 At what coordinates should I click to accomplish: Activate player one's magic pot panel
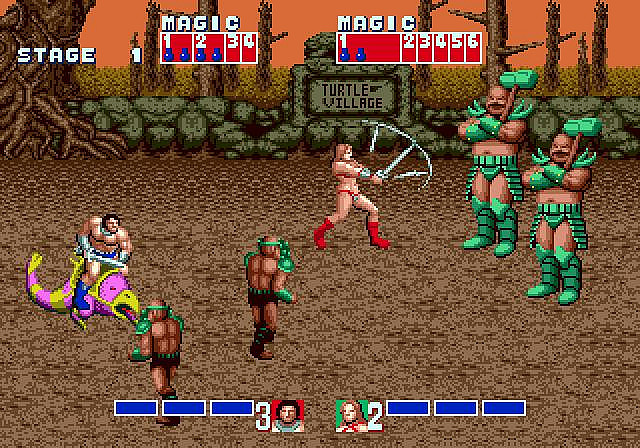(208, 46)
